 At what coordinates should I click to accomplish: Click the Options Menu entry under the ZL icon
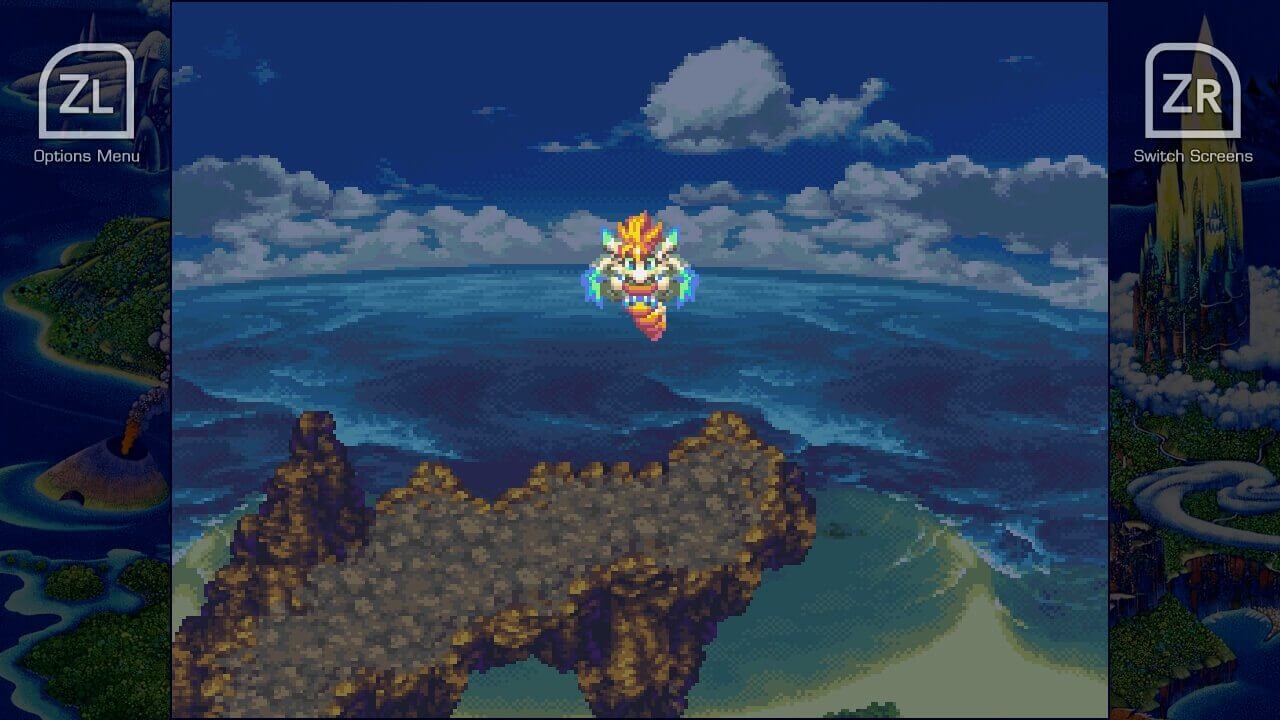click(x=85, y=156)
